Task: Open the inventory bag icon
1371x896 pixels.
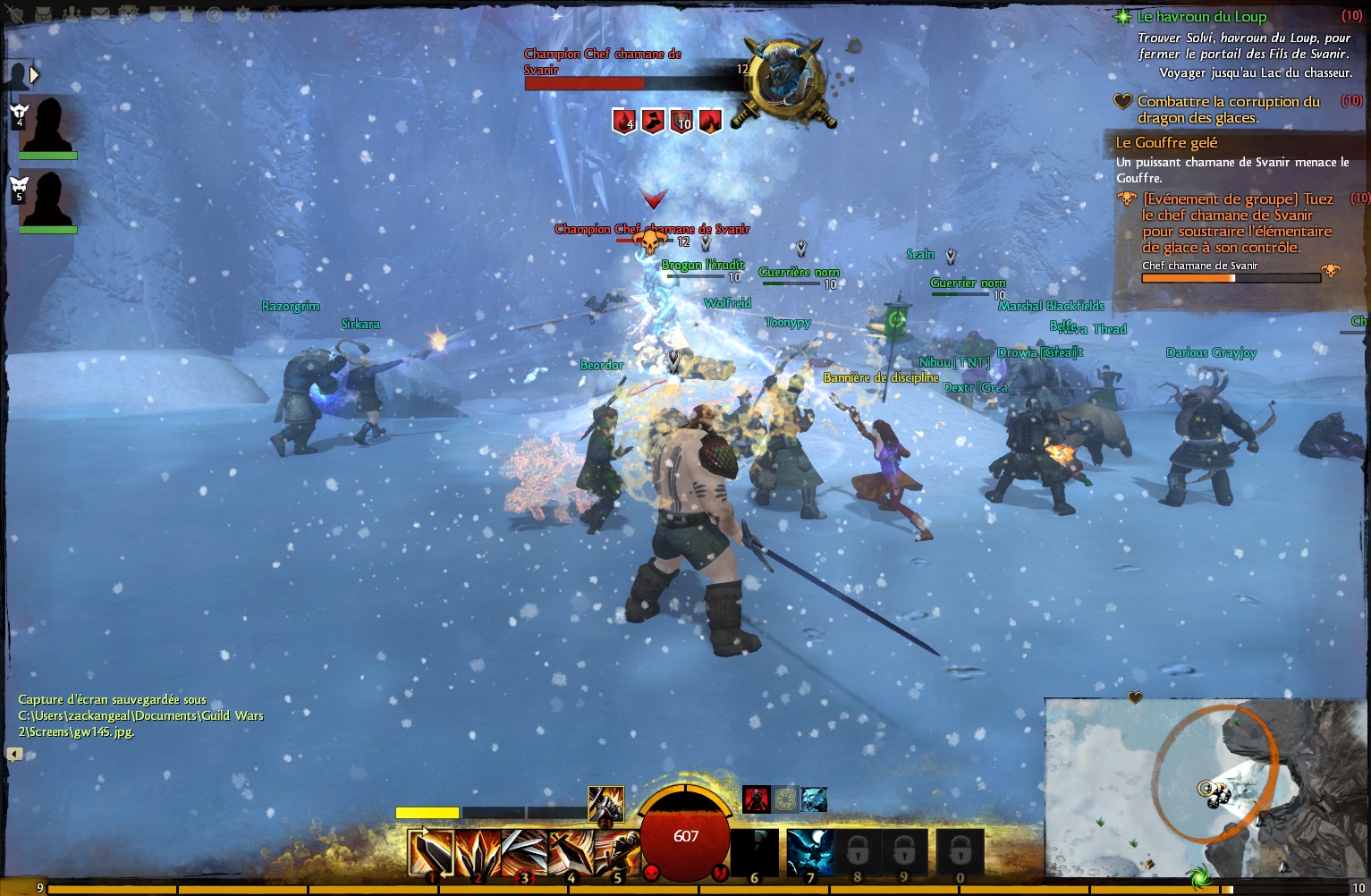Action: pos(44,14)
